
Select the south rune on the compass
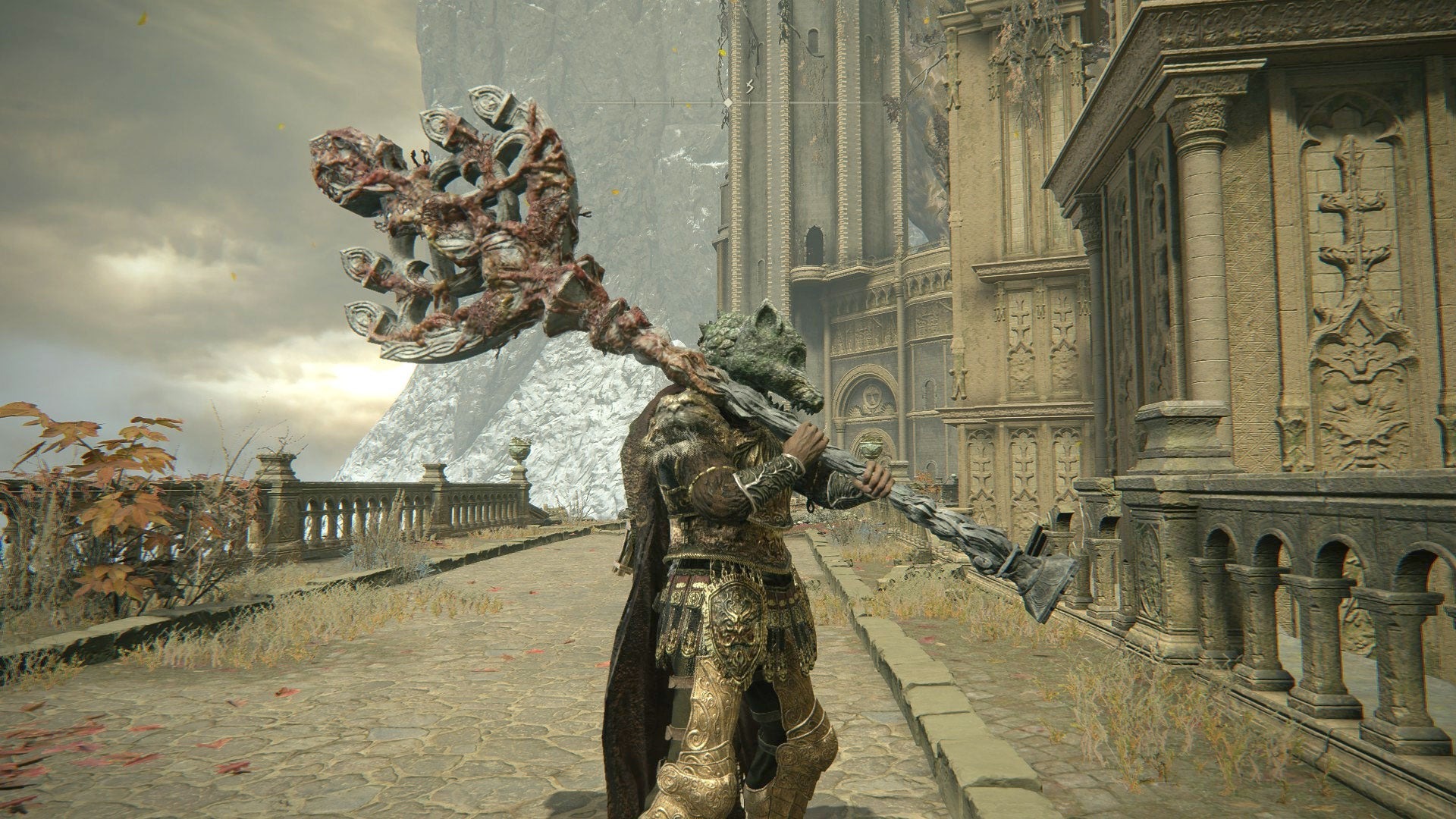point(749,87)
